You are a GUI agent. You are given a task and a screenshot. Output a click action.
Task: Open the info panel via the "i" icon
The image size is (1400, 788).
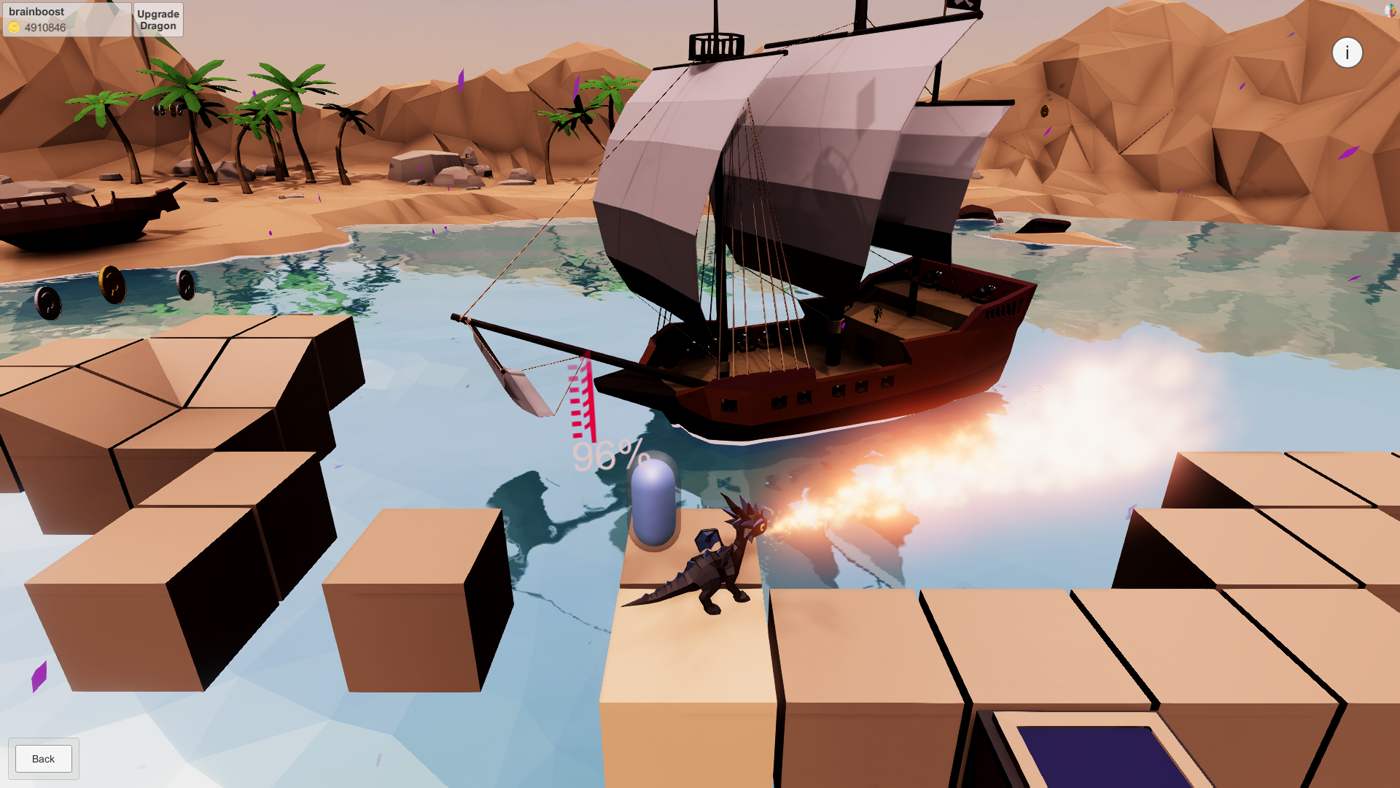1348,52
